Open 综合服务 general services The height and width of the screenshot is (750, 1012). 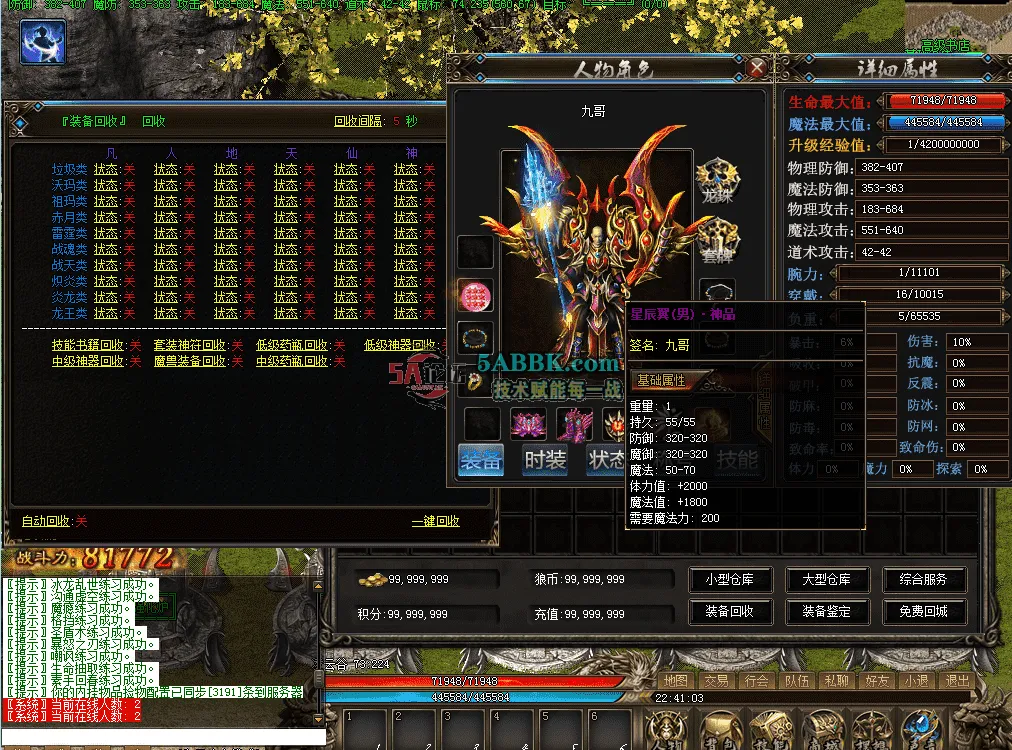[923, 579]
